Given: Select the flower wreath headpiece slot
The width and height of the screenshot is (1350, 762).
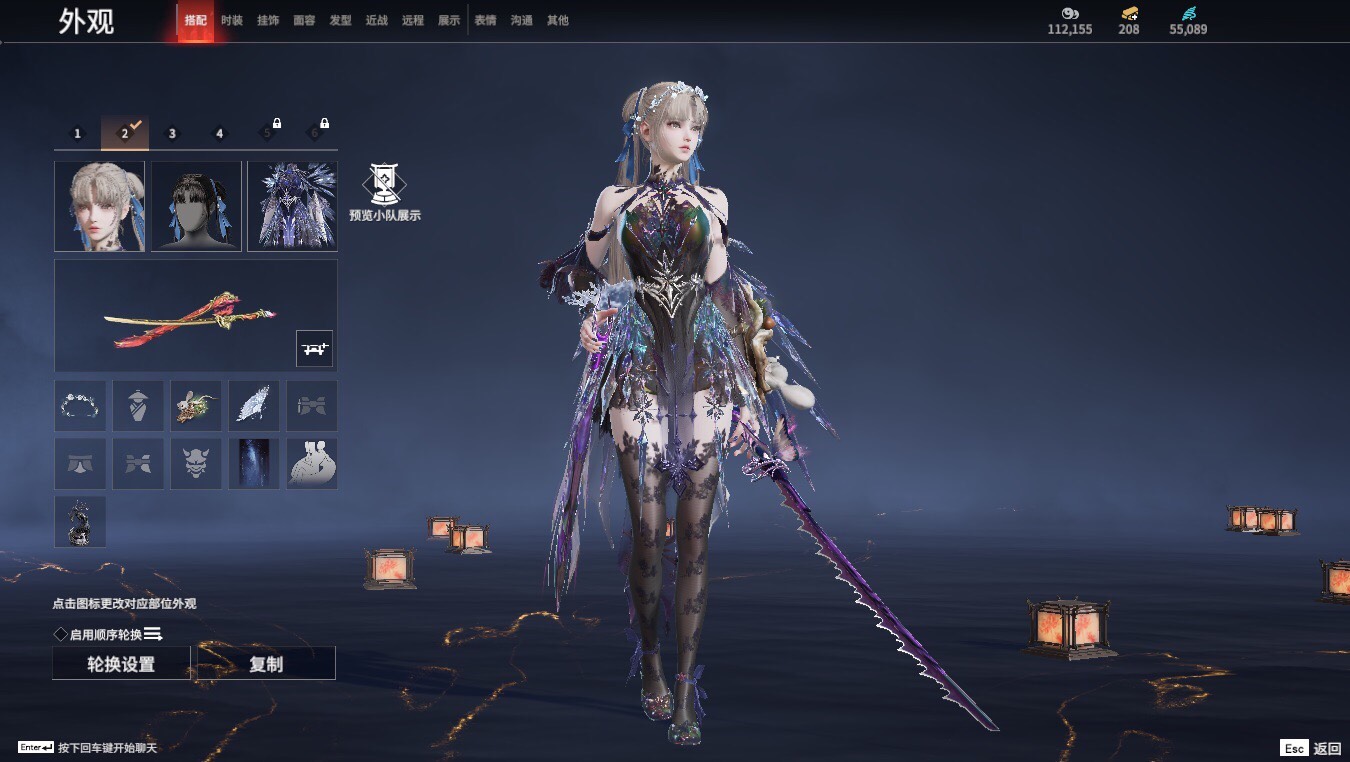Looking at the screenshot, I should (79, 406).
